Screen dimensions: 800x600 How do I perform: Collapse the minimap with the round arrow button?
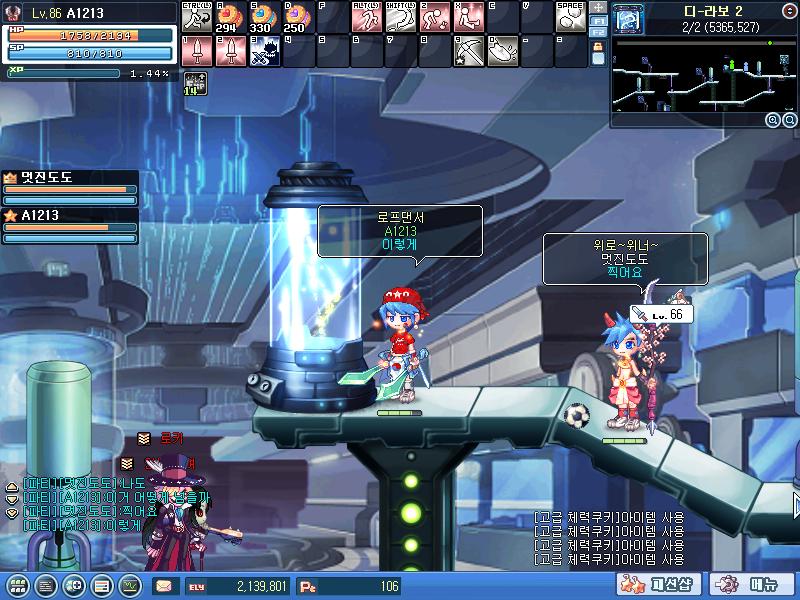tap(788, 10)
